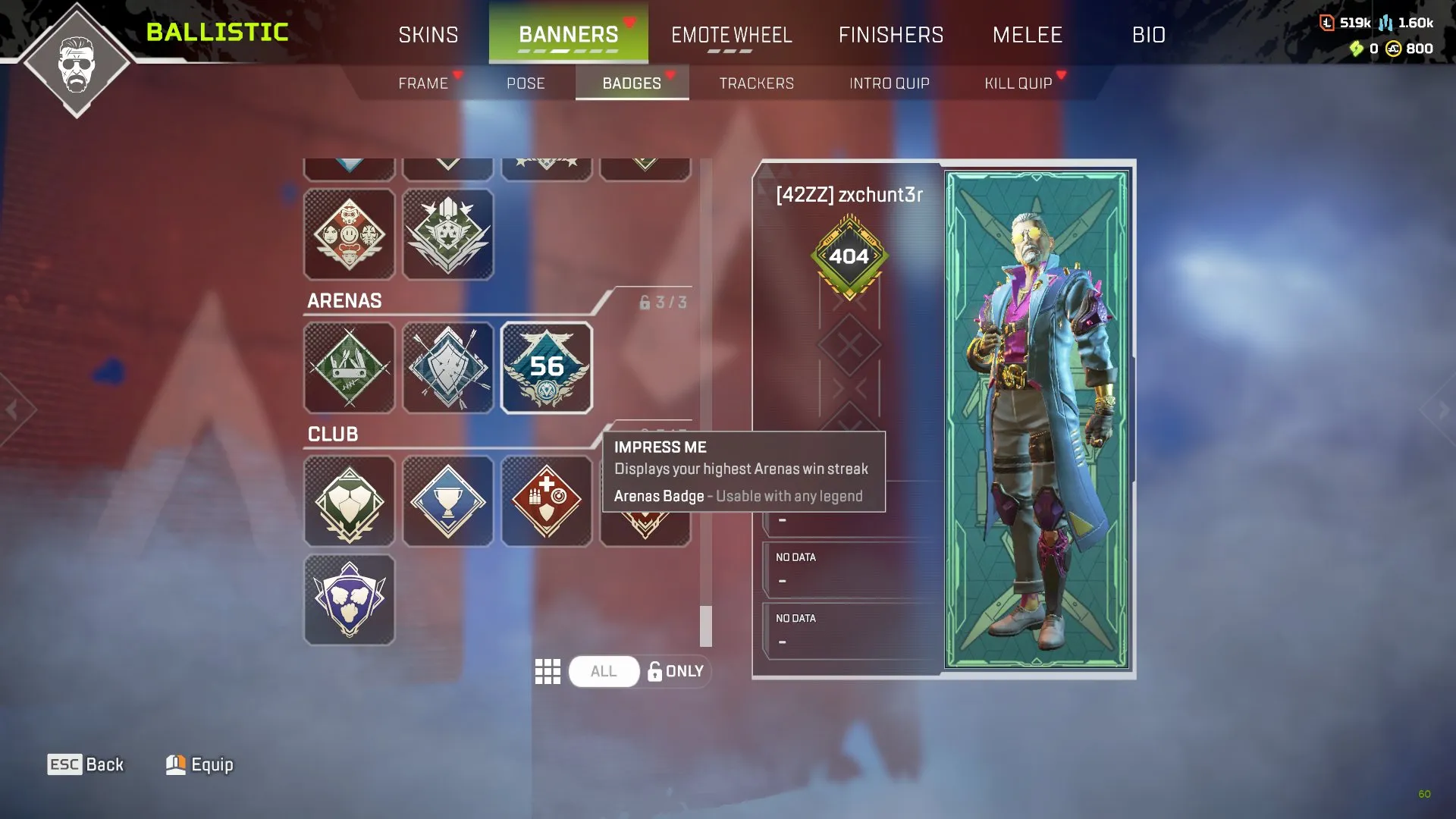The height and width of the screenshot is (819, 1456).
Task: Select the trophy Club badge
Action: (x=448, y=501)
